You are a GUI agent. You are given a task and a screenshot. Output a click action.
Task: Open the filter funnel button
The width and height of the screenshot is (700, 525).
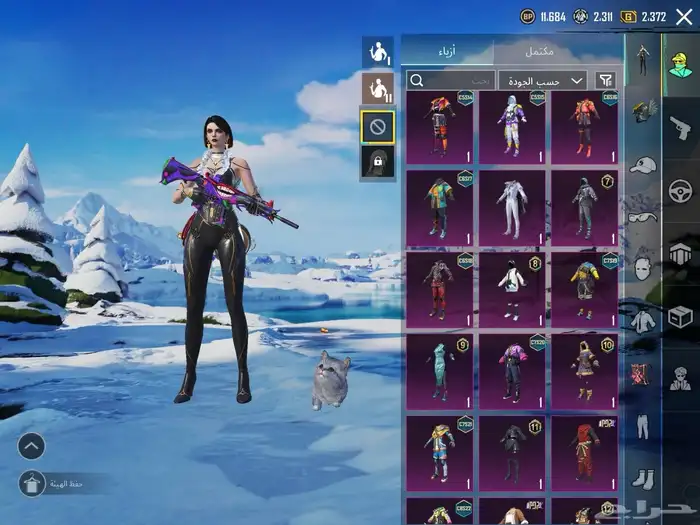pos(606,80)
